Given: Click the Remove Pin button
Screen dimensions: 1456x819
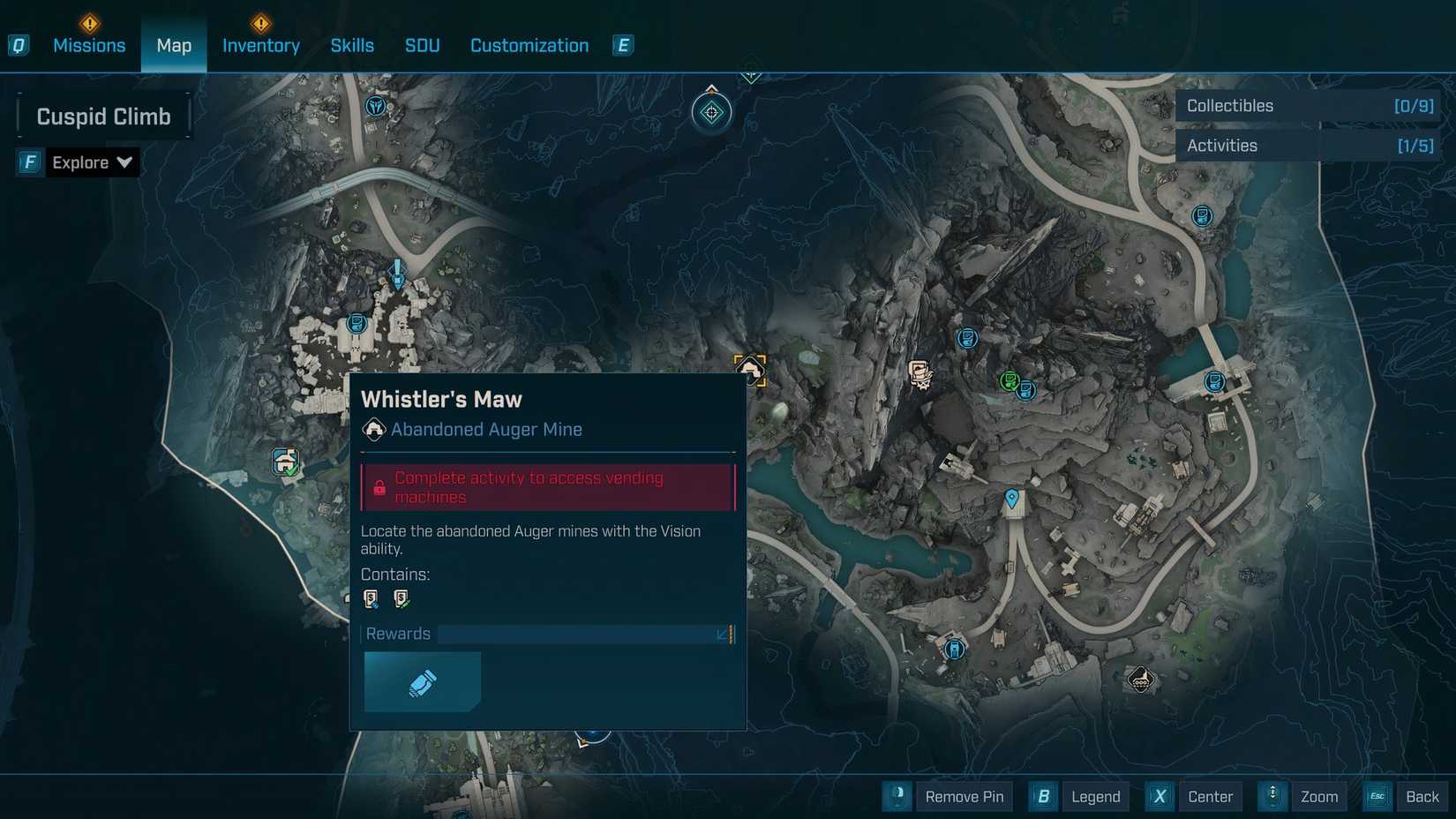Looking at the screenshot, I should (964, 796).
